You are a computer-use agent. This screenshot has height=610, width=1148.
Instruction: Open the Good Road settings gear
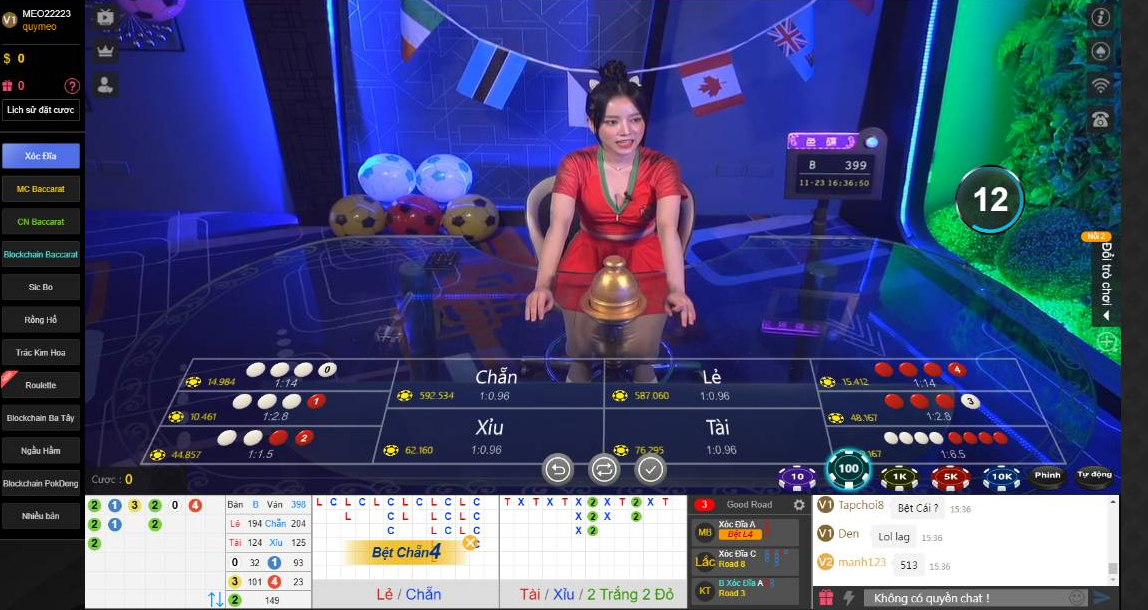click(799, 505)
